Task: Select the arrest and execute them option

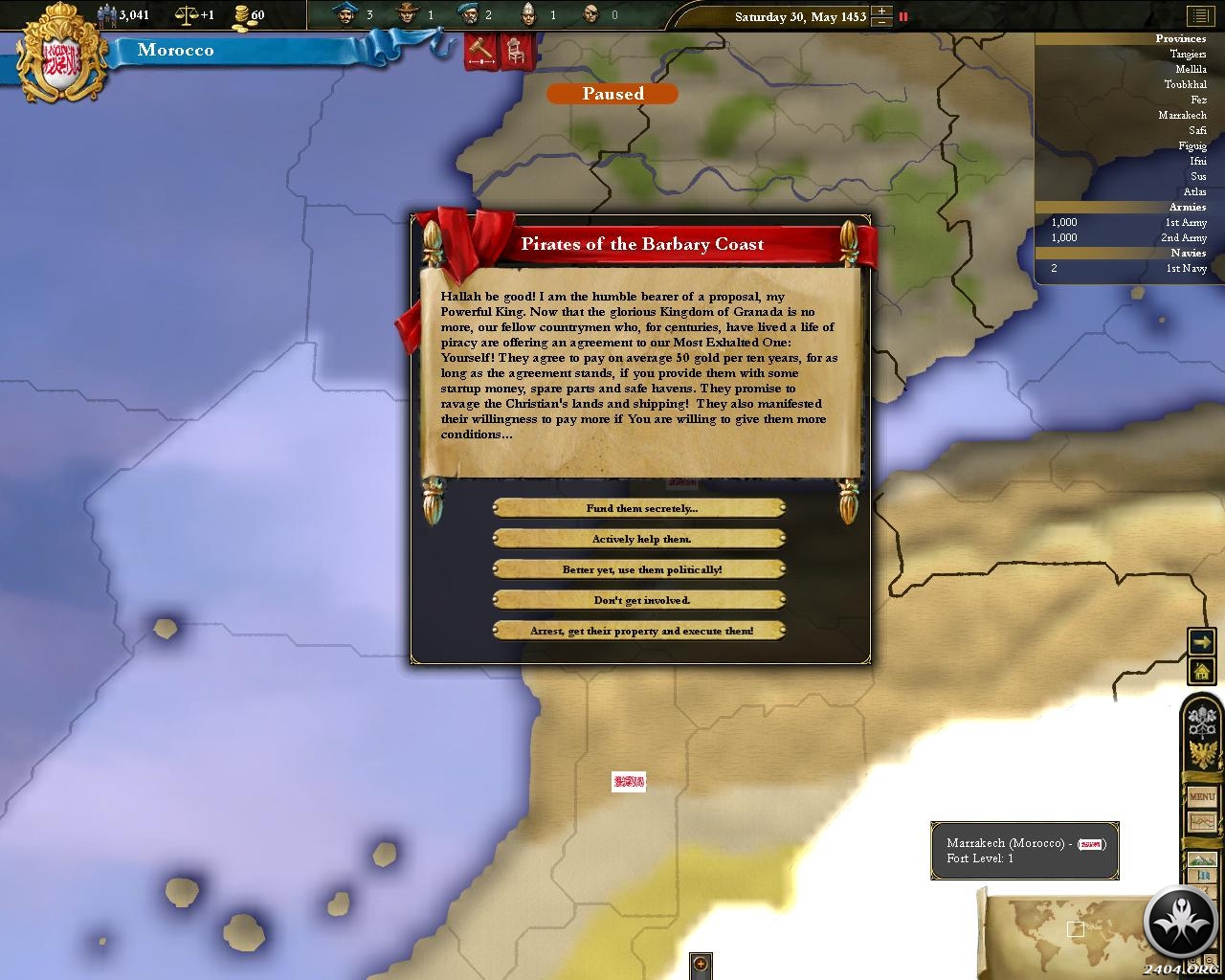Action: (639, 631)
